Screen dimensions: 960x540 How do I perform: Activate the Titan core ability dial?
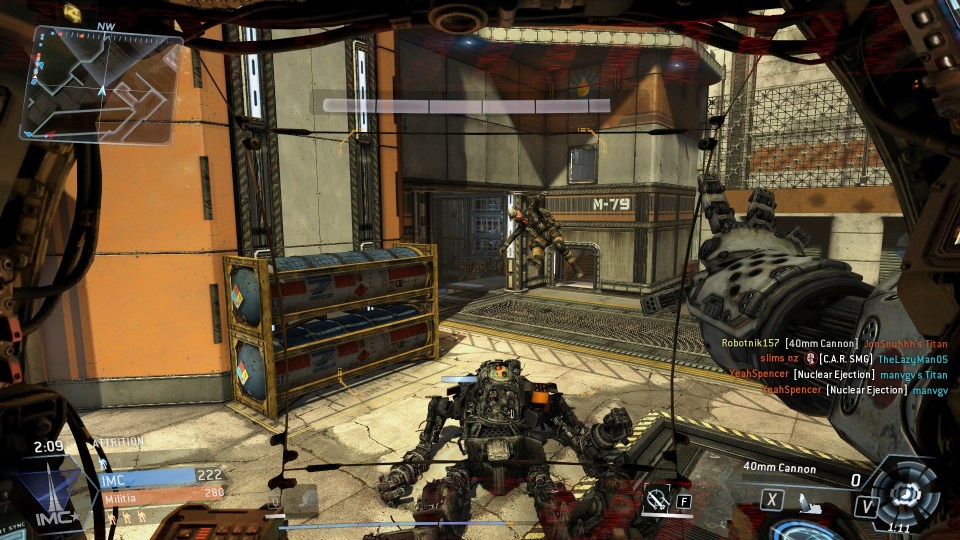905,494
